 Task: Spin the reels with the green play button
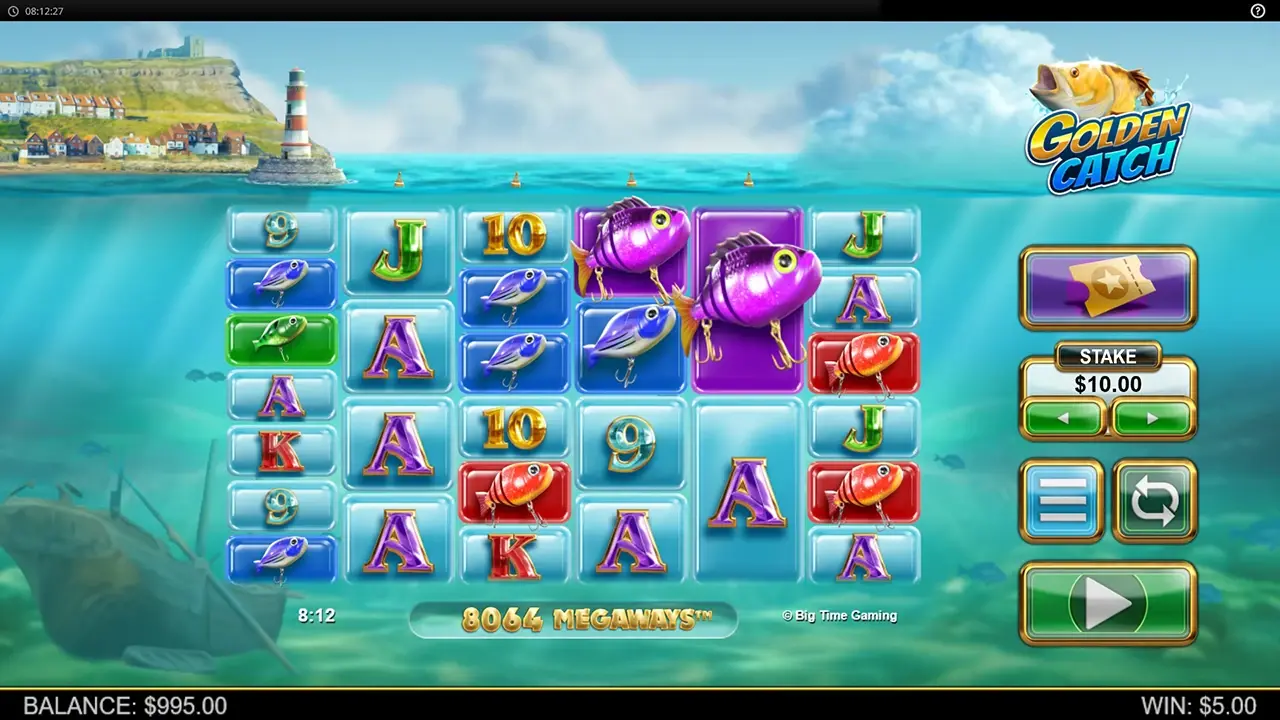[1107, 603]
